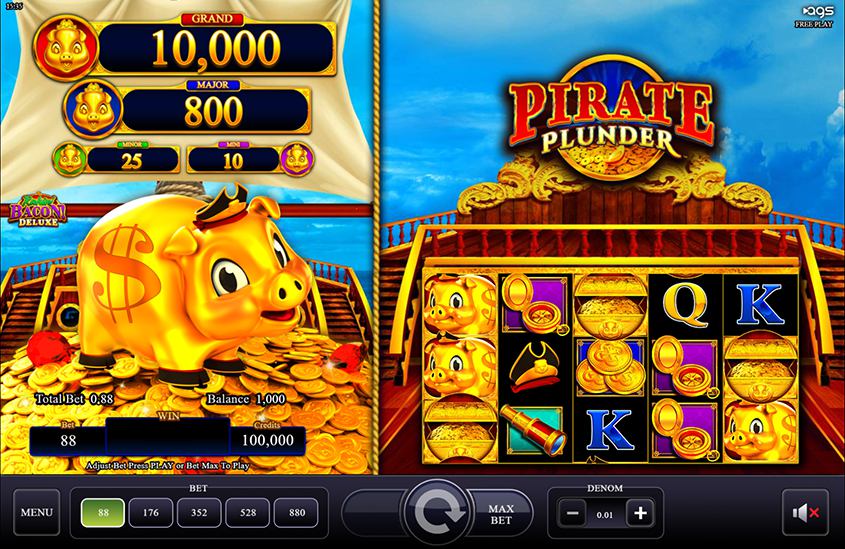The height and width of the screenshot is (549, 845).
Task: Set the bet to 352
Action: (x=197, y=513)
